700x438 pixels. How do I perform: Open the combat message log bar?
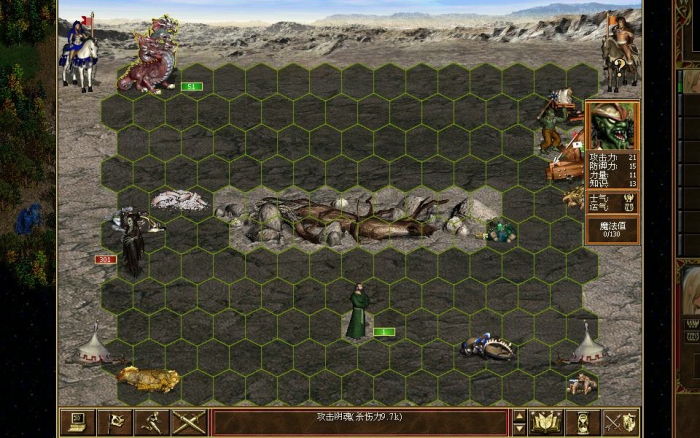click(359, 422)
